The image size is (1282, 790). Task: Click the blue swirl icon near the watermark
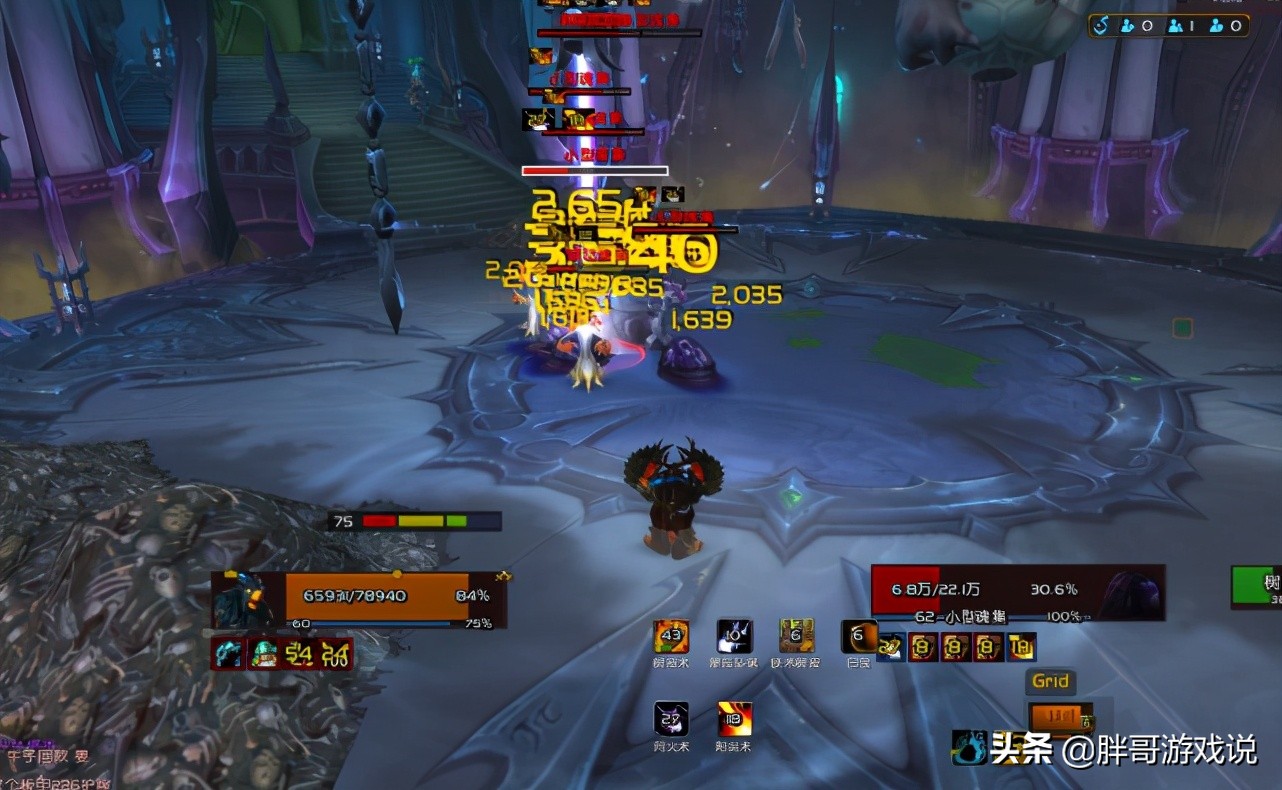(x=968, y=748)
